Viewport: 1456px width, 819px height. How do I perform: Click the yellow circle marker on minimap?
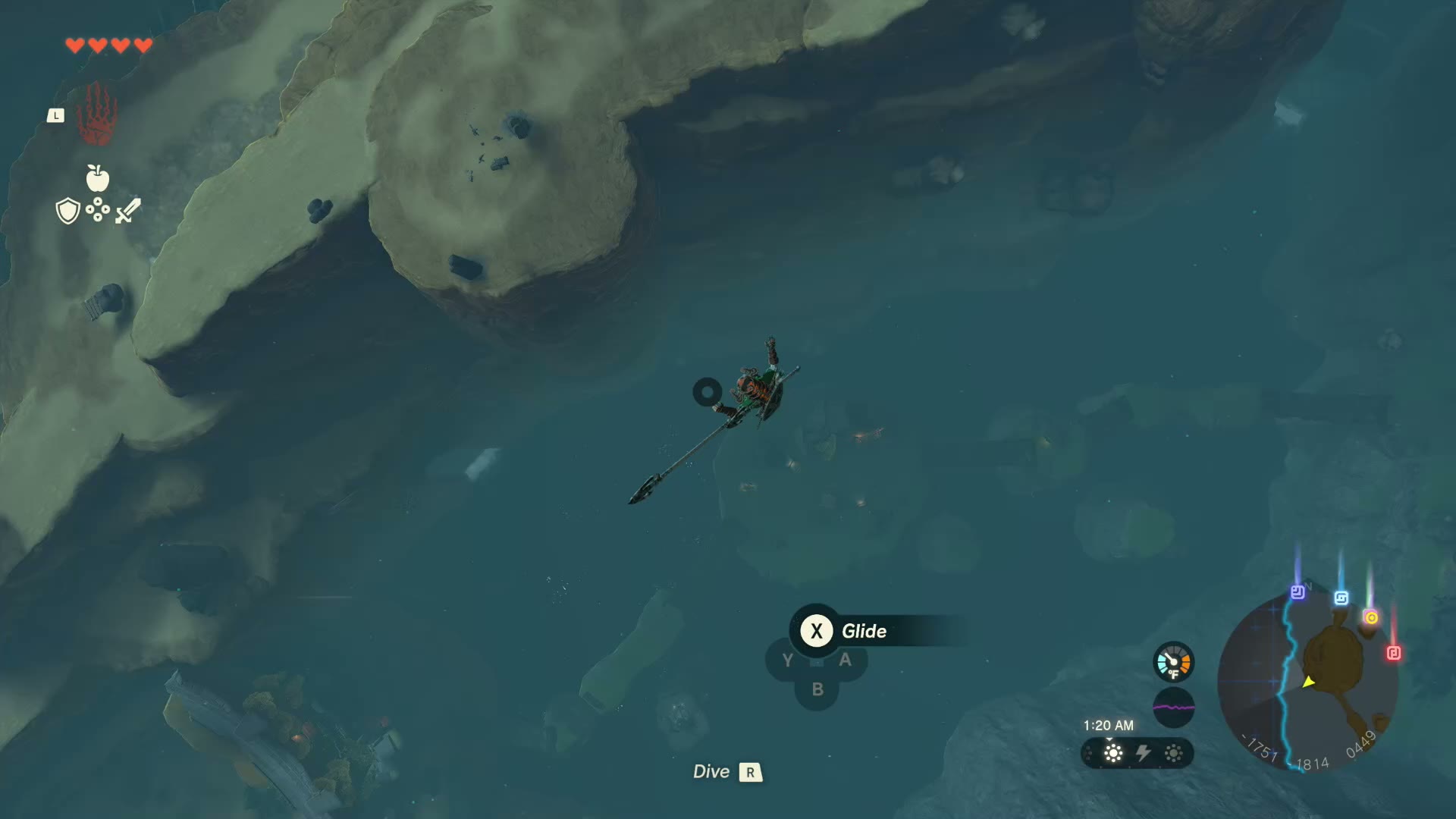pyautogui.click(x=1371, y=617)
